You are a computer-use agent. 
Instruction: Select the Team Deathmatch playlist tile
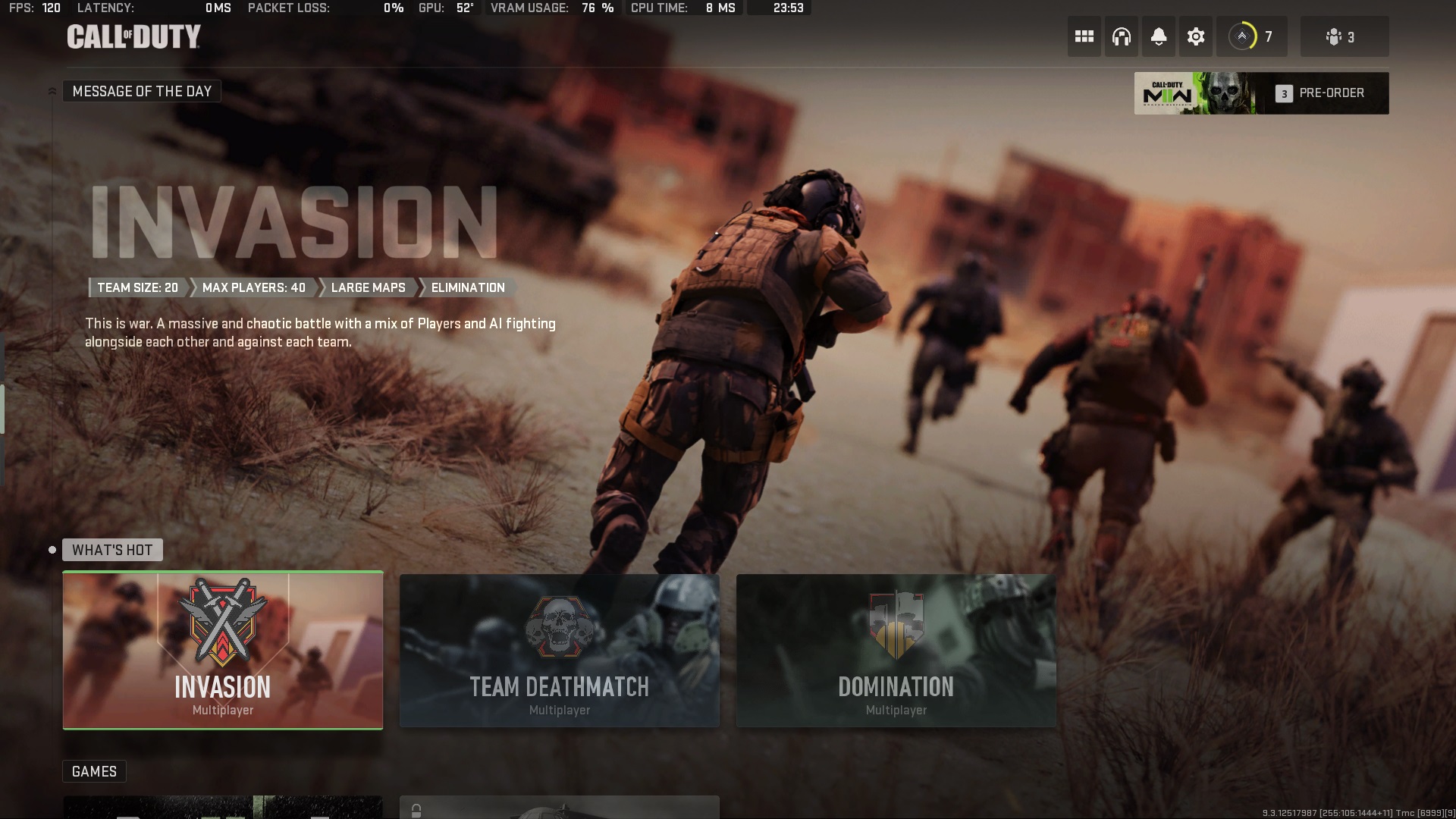click(x=560, y=651)
